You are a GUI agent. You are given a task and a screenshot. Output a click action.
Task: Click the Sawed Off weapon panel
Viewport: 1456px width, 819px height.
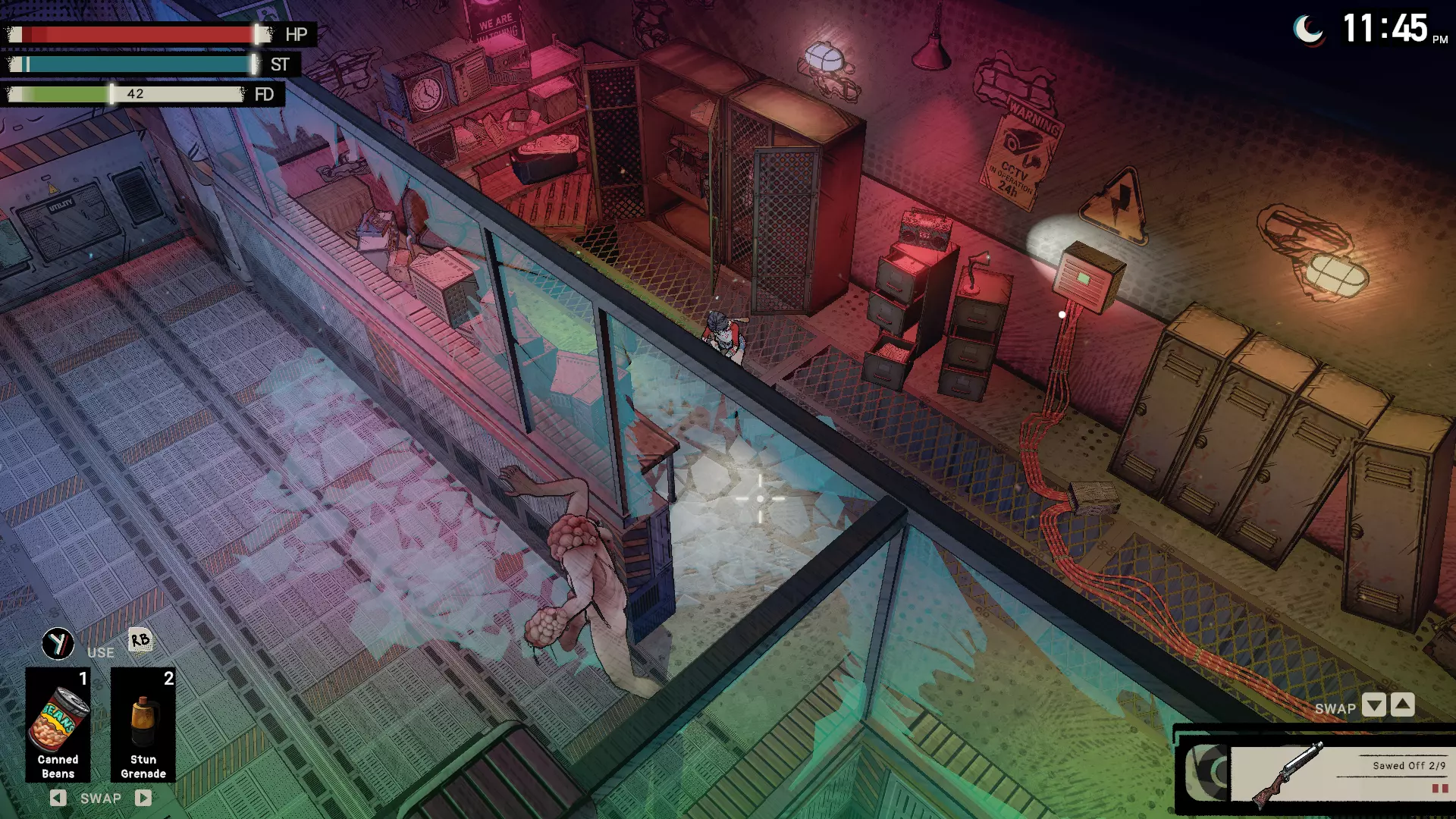(1338, 773)
